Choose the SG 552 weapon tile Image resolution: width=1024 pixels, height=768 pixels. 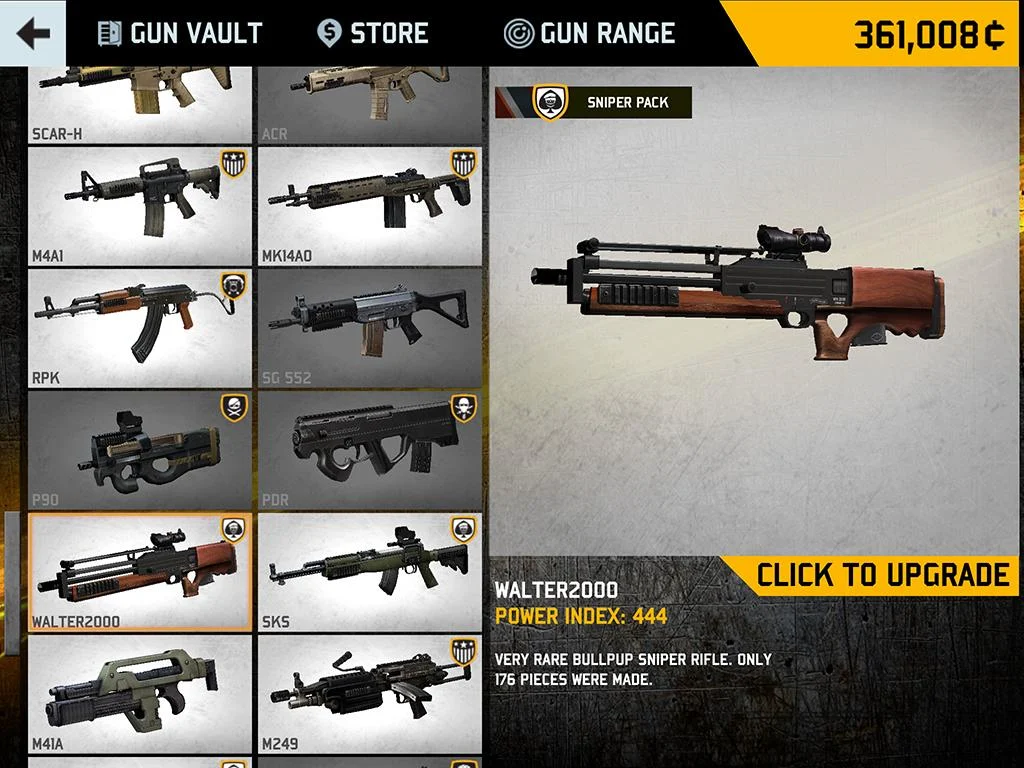click(370, 329)
